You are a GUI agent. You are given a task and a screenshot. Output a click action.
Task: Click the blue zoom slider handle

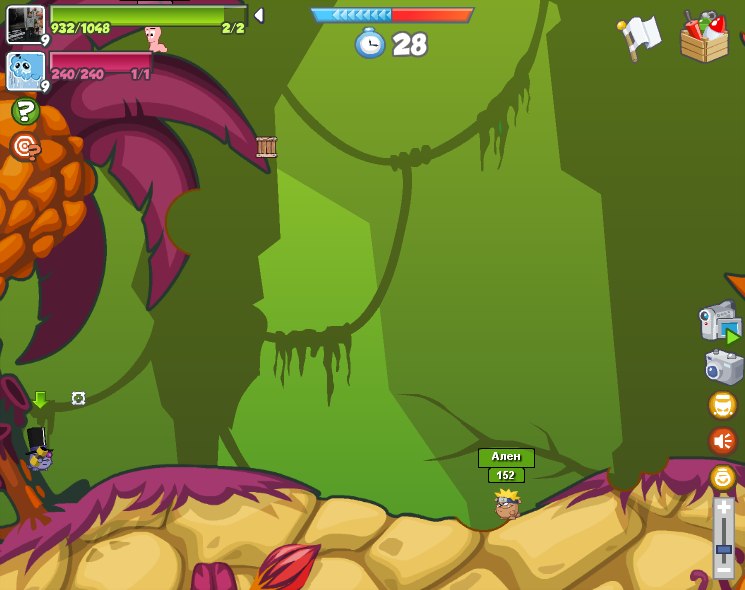point(723,549)
